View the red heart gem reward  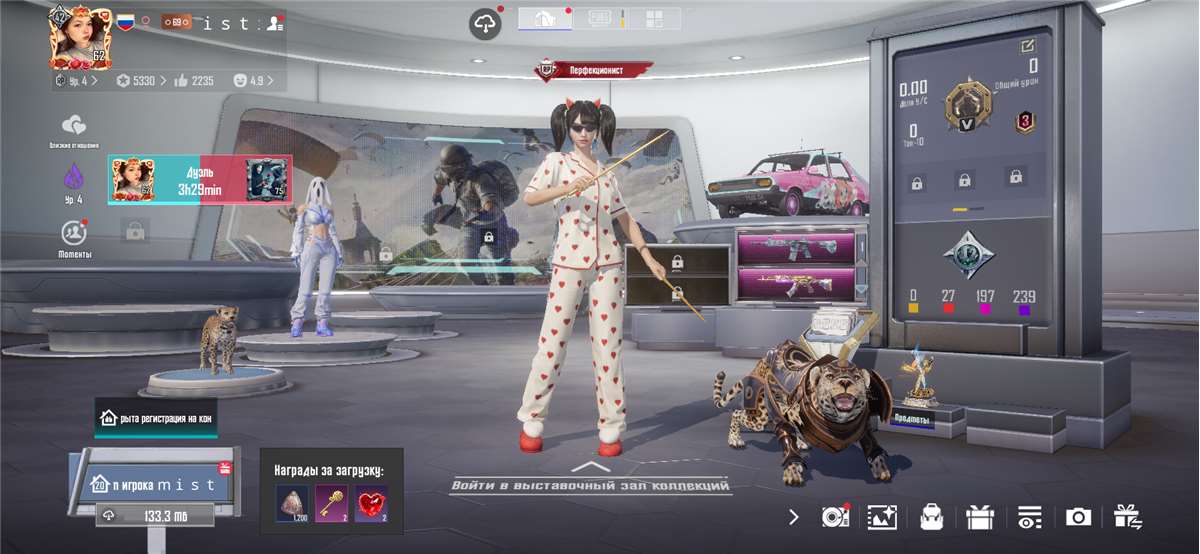pos(371,503)
